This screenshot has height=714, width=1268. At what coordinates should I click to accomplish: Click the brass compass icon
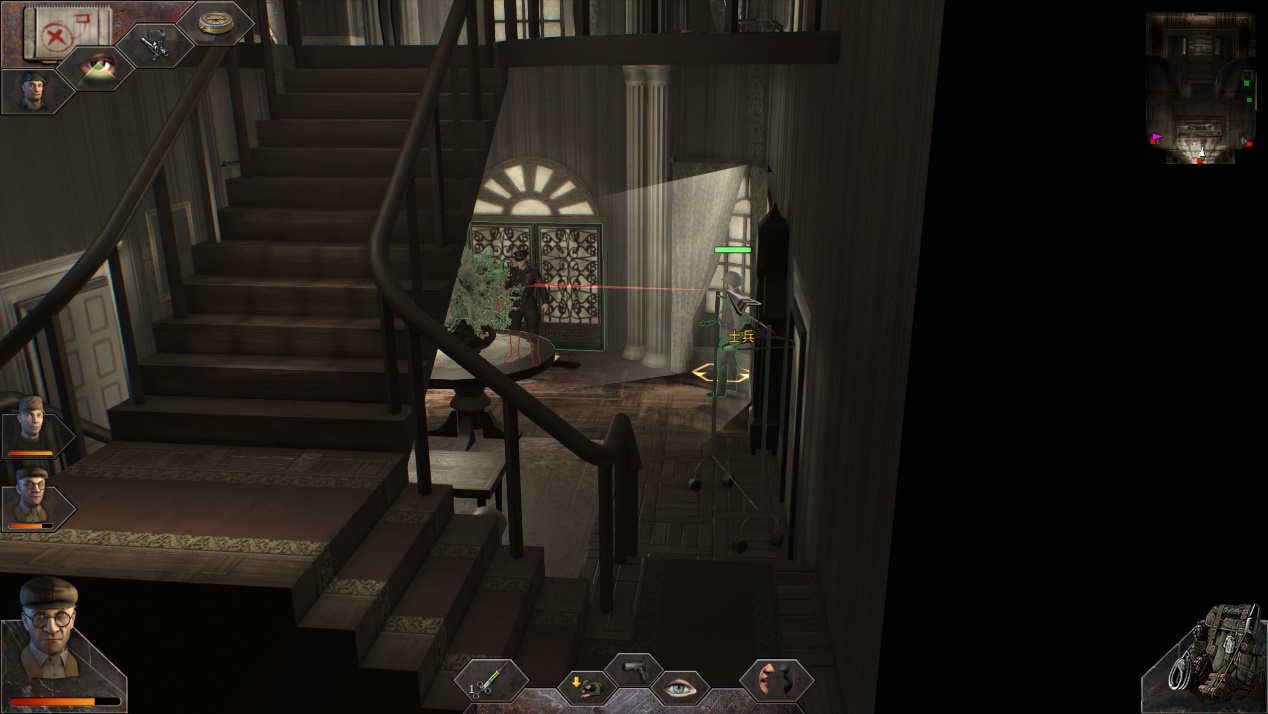click(x=214, y=22)
